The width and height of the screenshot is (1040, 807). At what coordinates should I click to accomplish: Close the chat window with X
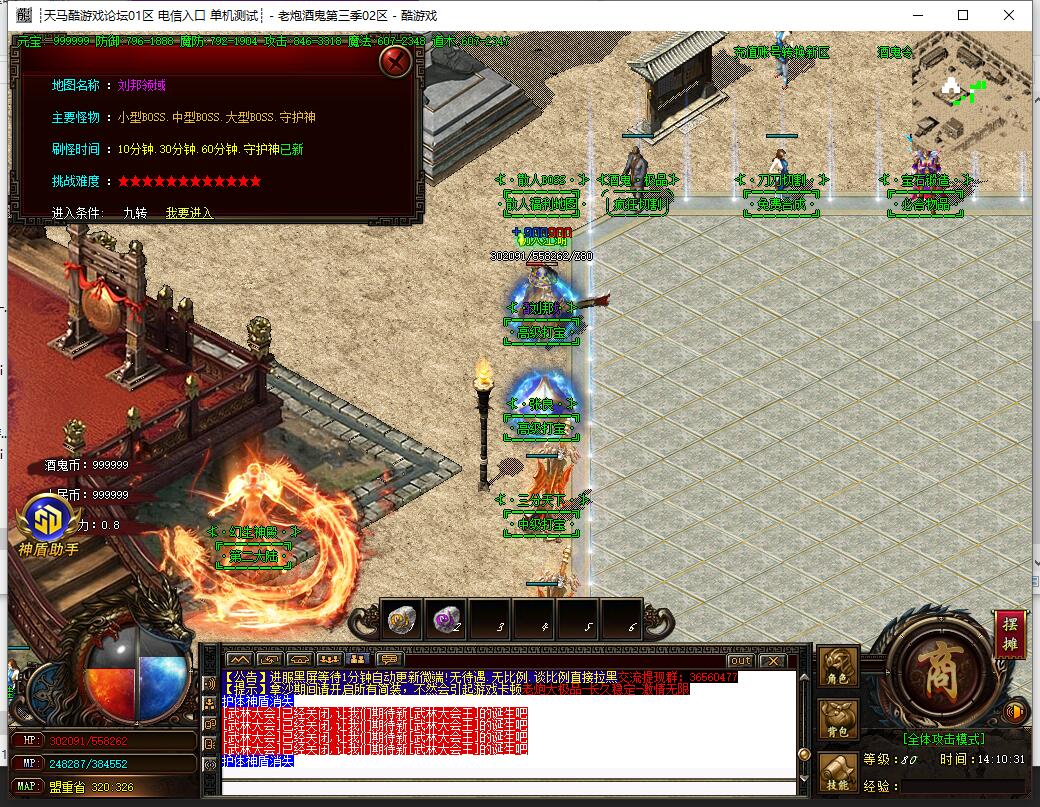(x=772, y=660)
